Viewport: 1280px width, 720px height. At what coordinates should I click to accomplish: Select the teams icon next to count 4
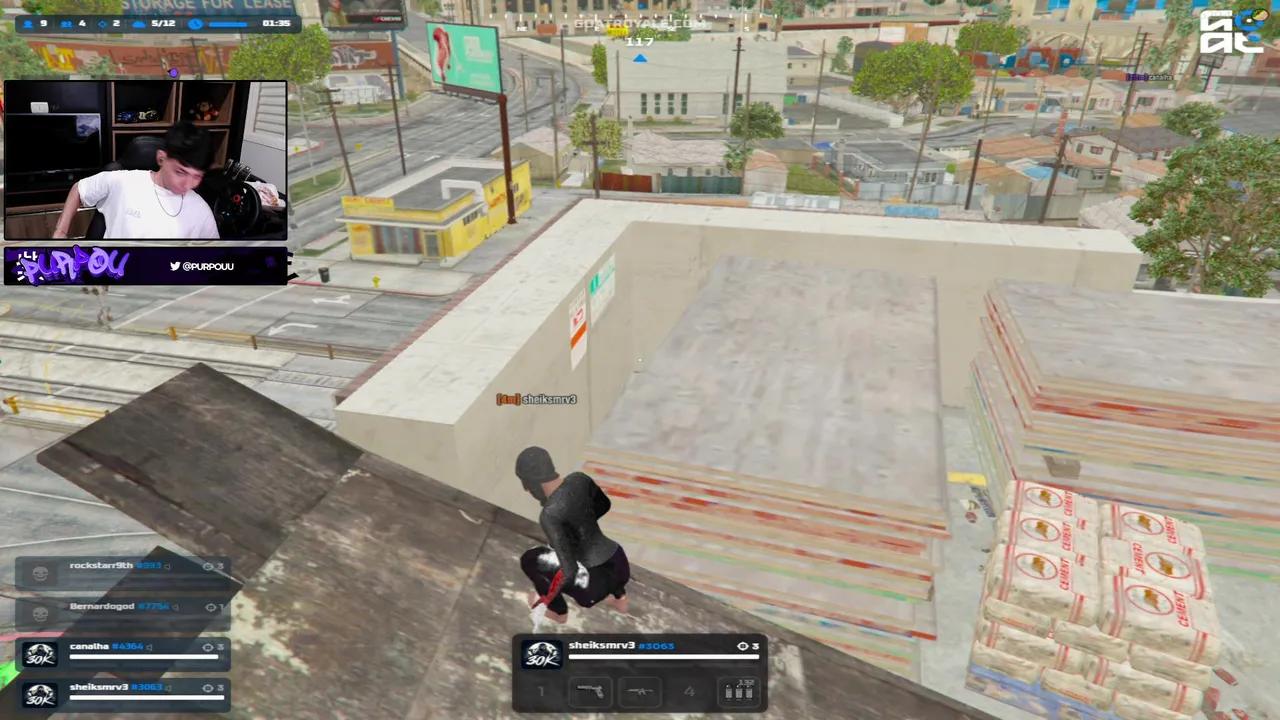65,23
